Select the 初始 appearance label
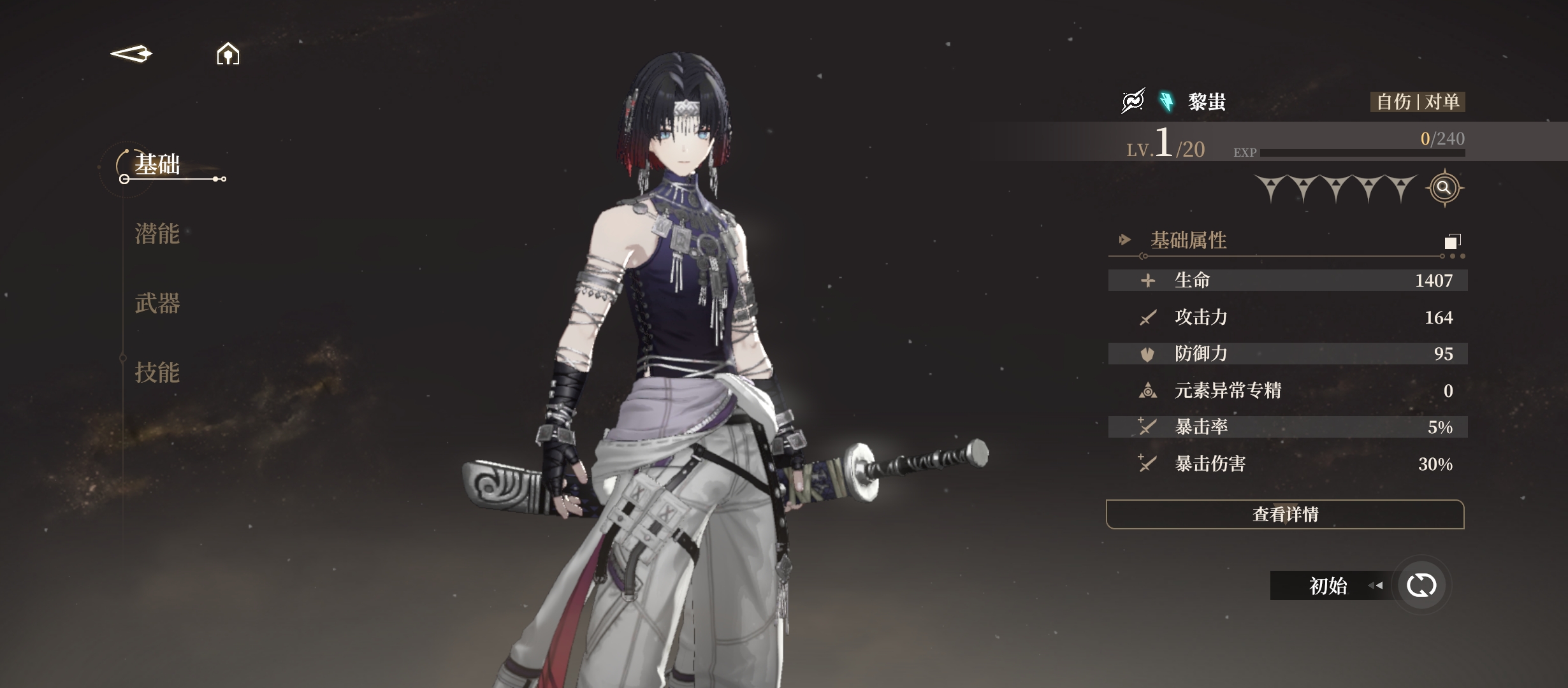The height and width of the screenshot is (688, 1568). click(x=1328, y=585)
